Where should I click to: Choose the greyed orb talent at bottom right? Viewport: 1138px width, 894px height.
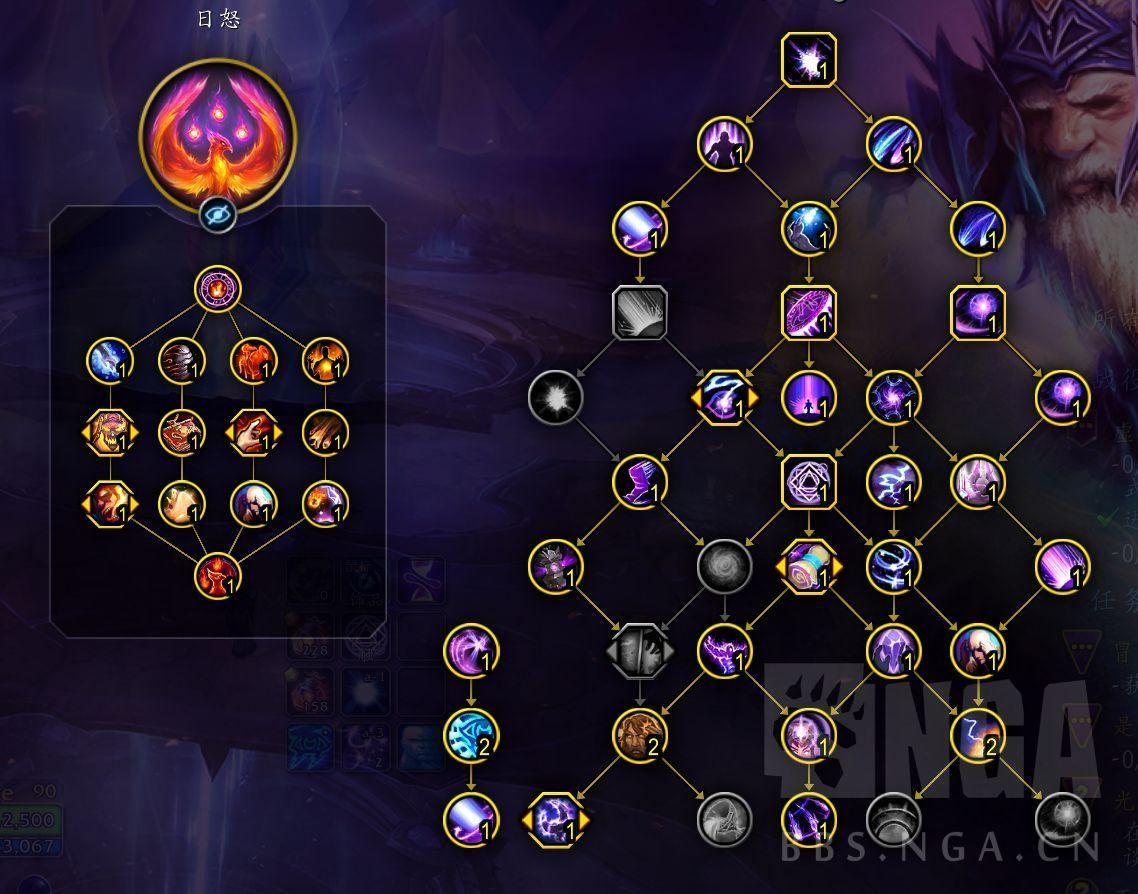tap(1061, 815)
